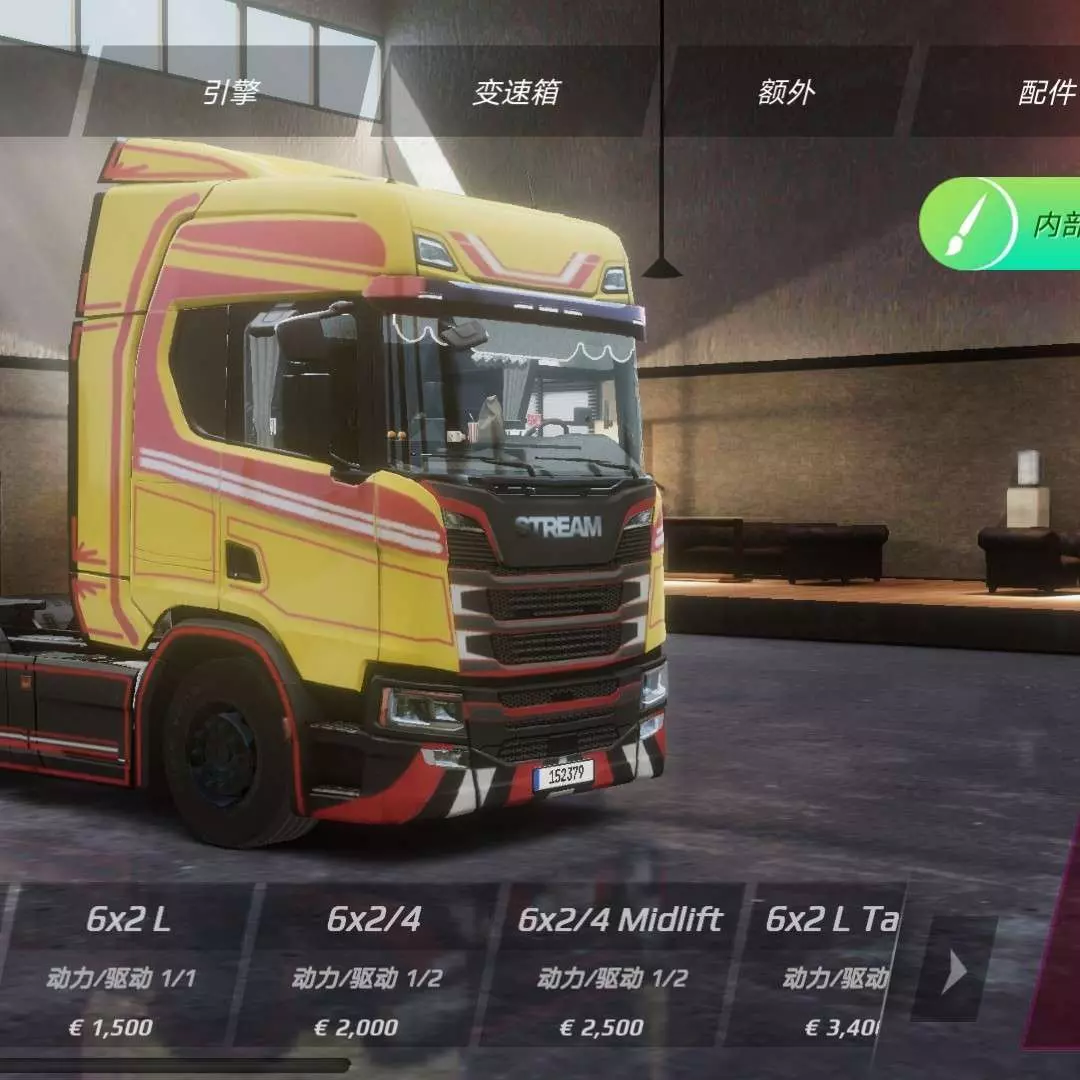
Task: Open the green paintbrush 内部 button
Action: click(1000, 224)
